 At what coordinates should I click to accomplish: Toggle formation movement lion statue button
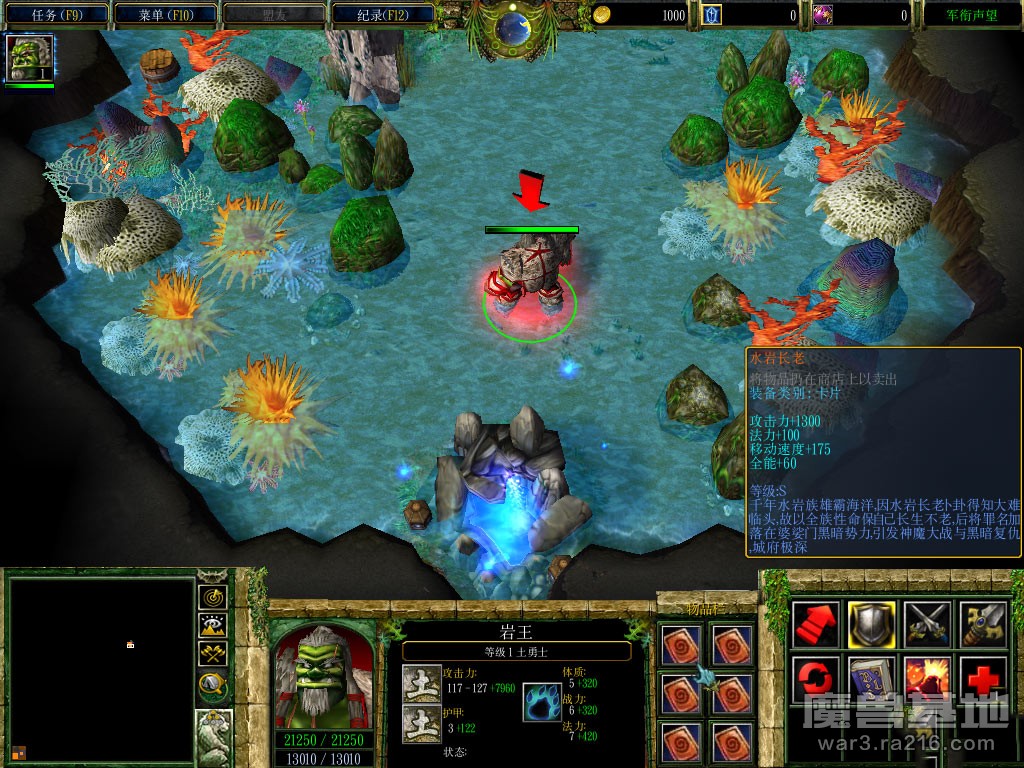(214, 733)
